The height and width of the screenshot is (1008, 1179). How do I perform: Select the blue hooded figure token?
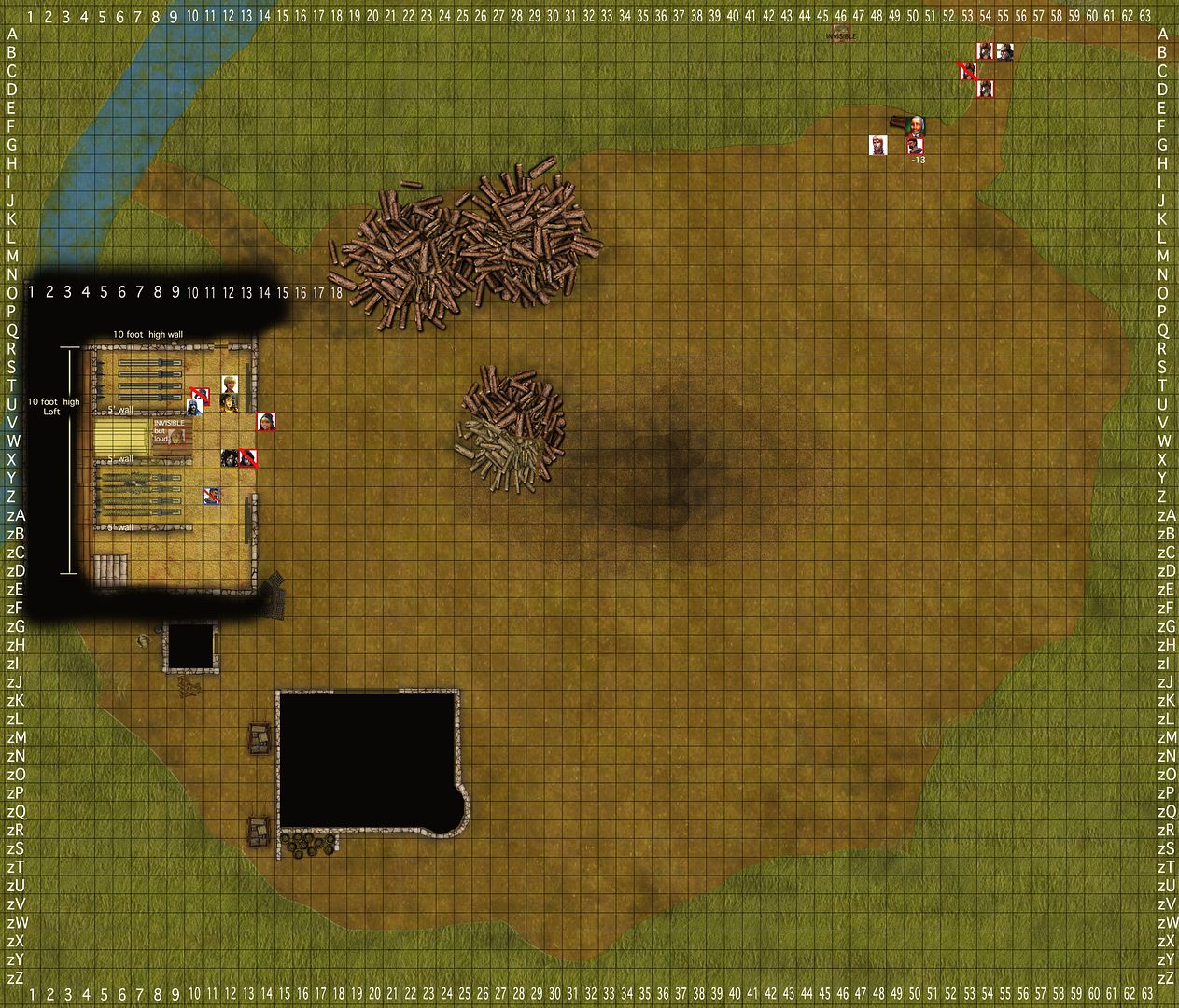(x=195, y=405)
